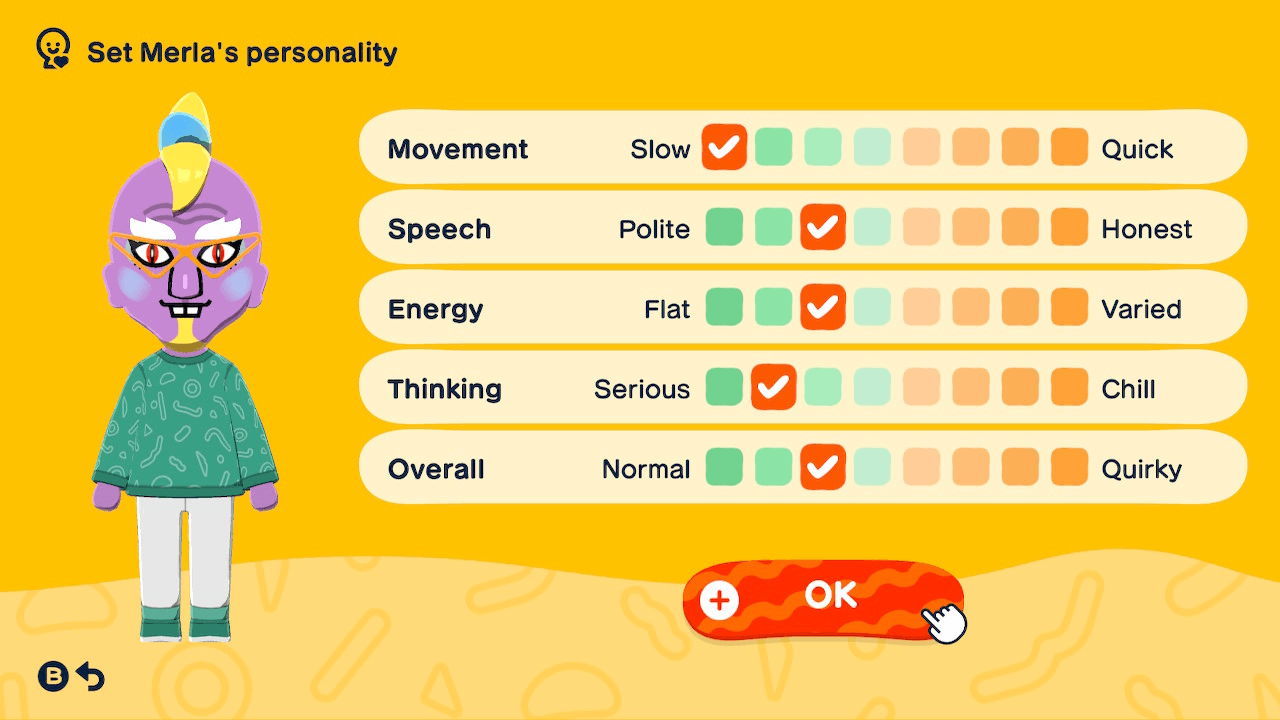This screenshot has width=1280, height=720.
Task: Select the leftmost green square on the Speech row
Action: click(x=724, y=227)
